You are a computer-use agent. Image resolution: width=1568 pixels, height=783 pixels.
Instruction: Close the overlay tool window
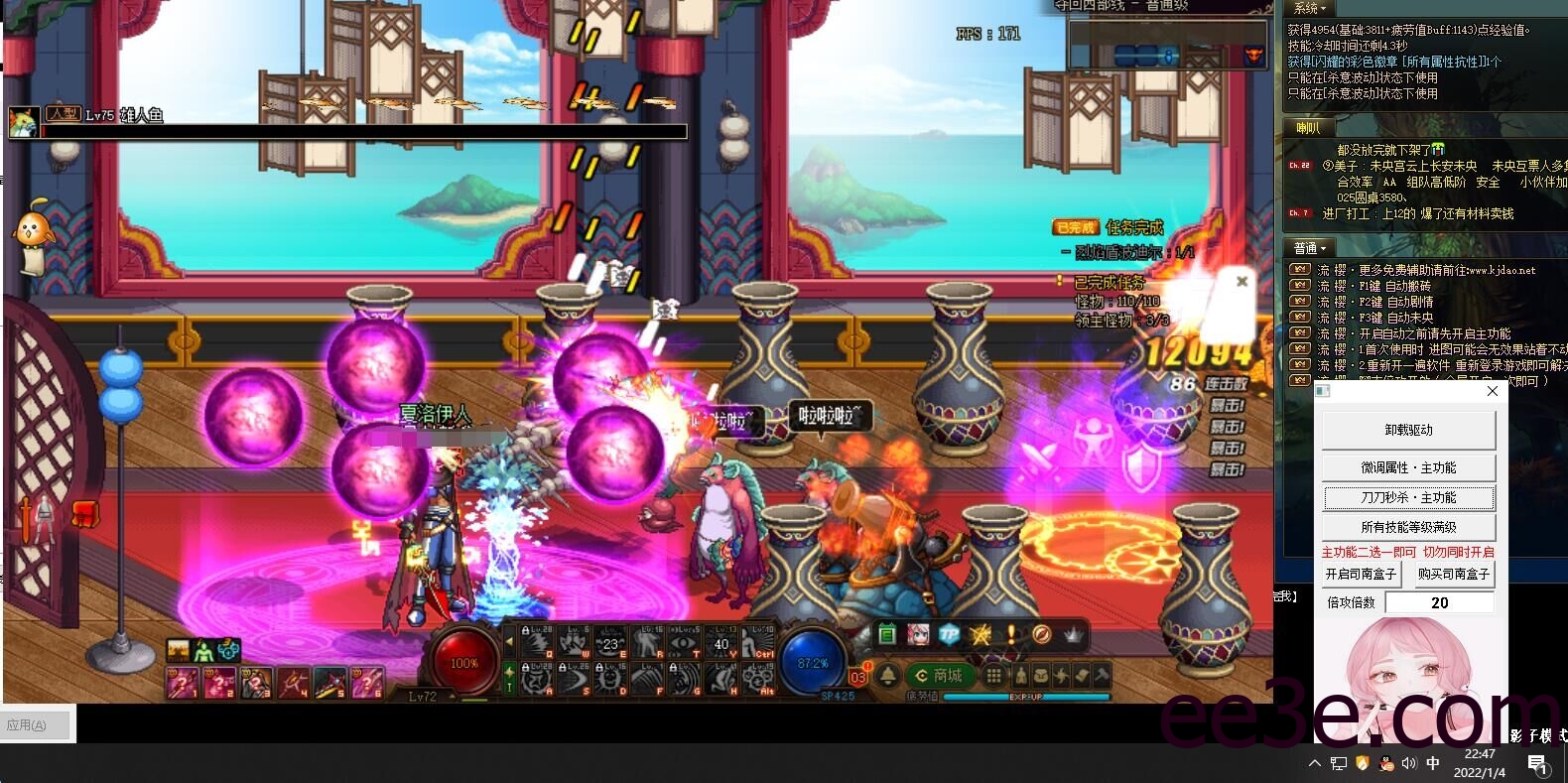coord(1492,392)
